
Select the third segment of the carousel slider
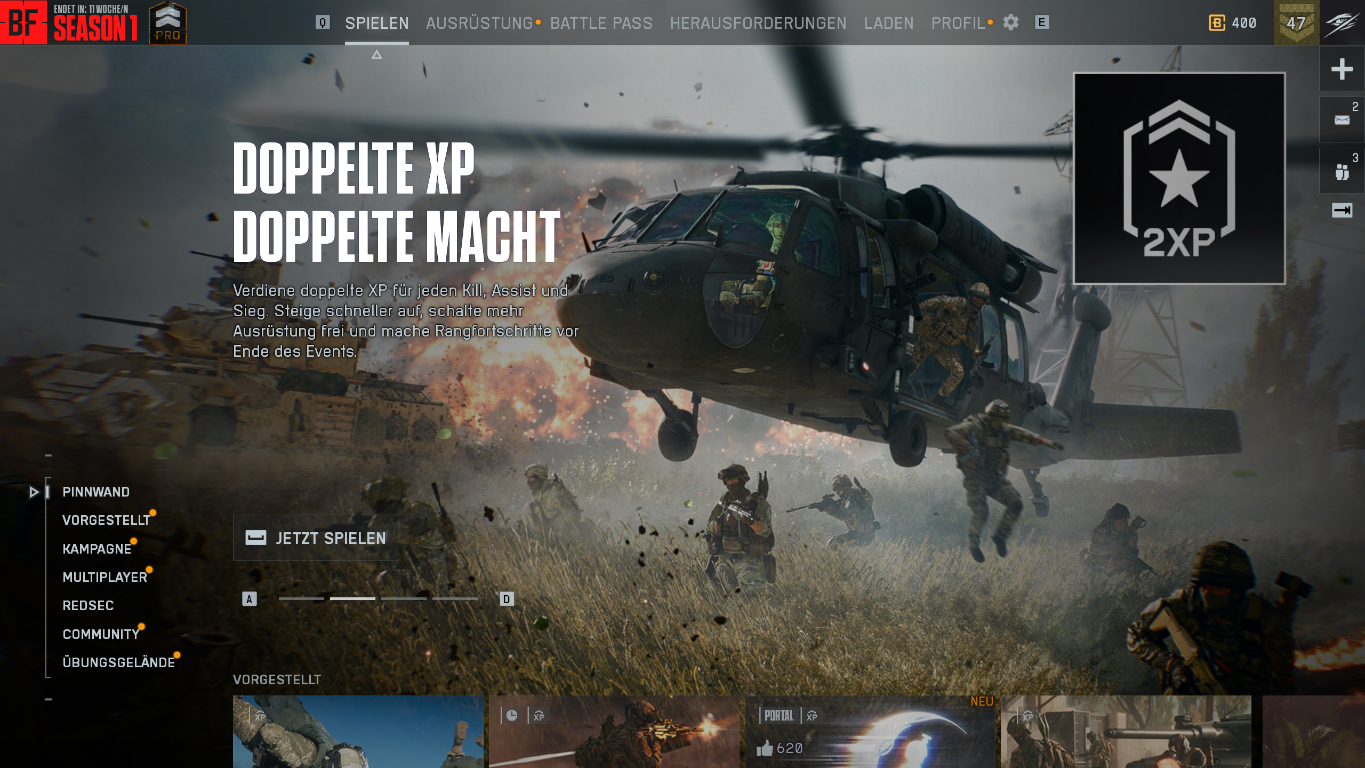(403, 598)
